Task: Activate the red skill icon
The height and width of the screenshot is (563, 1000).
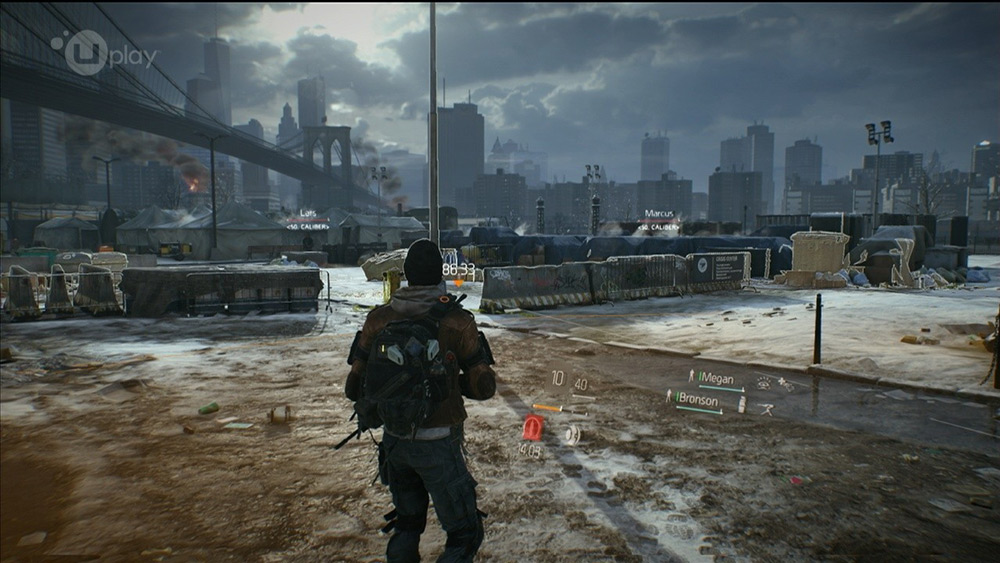Action: 533,429
